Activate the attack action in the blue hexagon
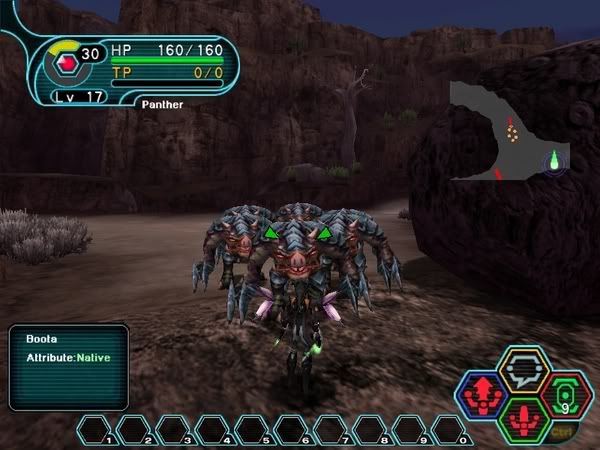This screenshot has width=600, height=450. pos(482,393)
